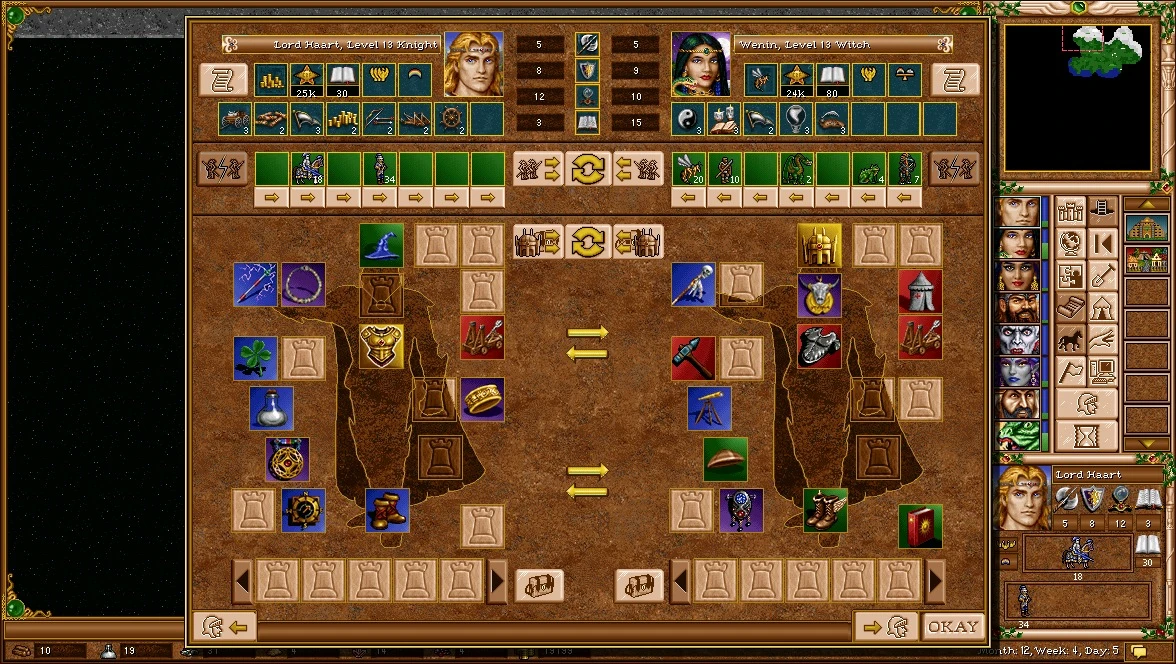This screenshot has height=664, width=1176.
Task: Confirm the exchange with the OKAY button
Action: 952,627
